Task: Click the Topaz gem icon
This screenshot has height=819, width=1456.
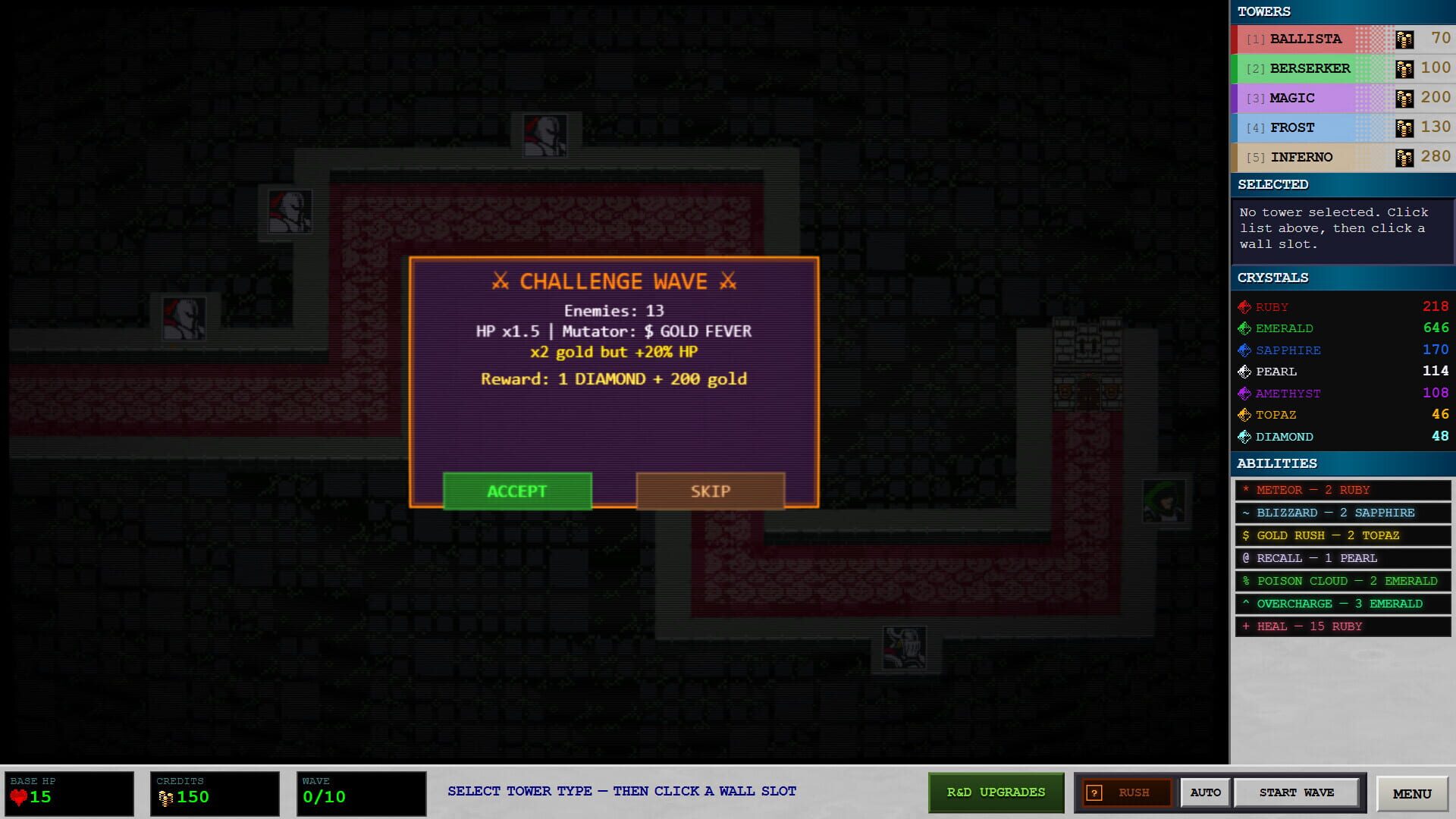Action: [1245, 415]
